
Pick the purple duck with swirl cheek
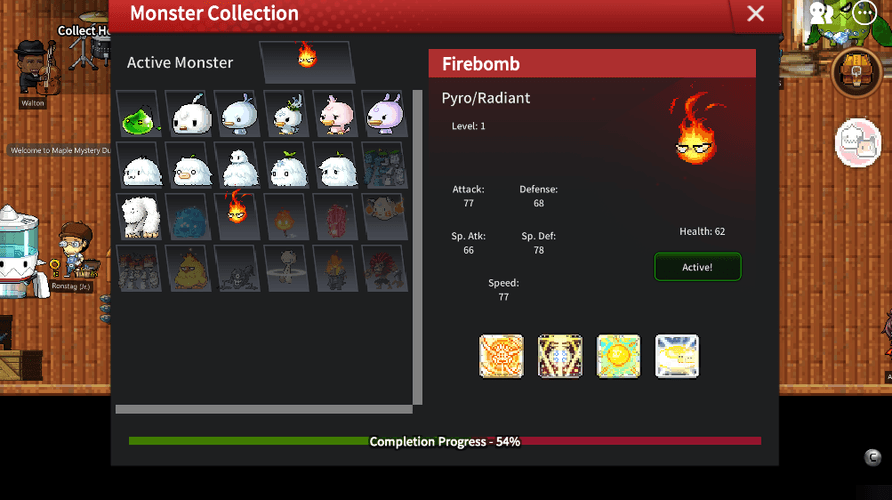[x=384, y=115]
